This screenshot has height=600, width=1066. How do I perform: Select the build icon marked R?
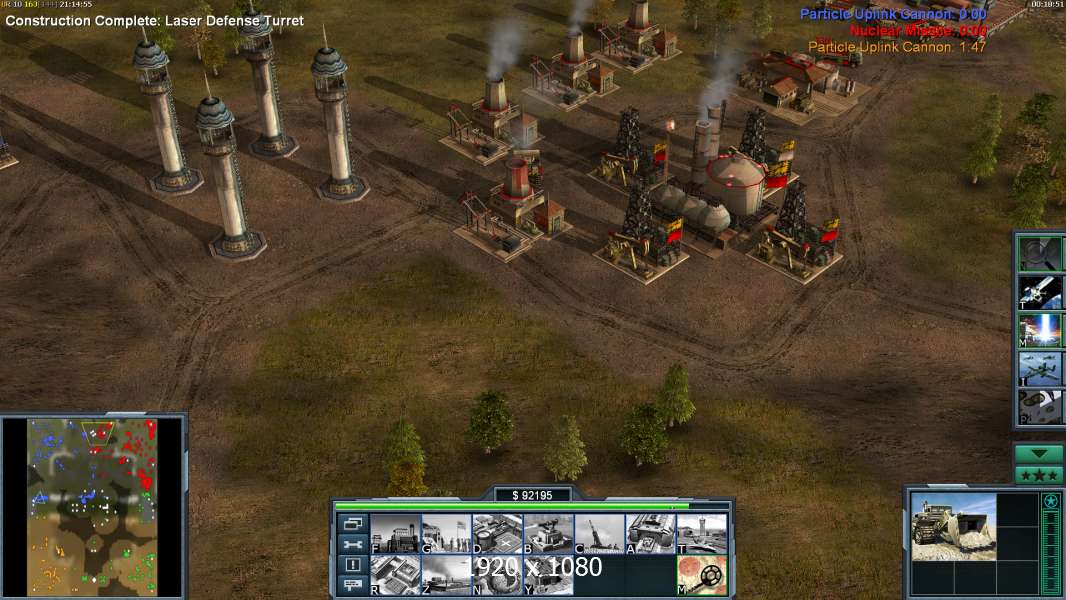[395, 575]
